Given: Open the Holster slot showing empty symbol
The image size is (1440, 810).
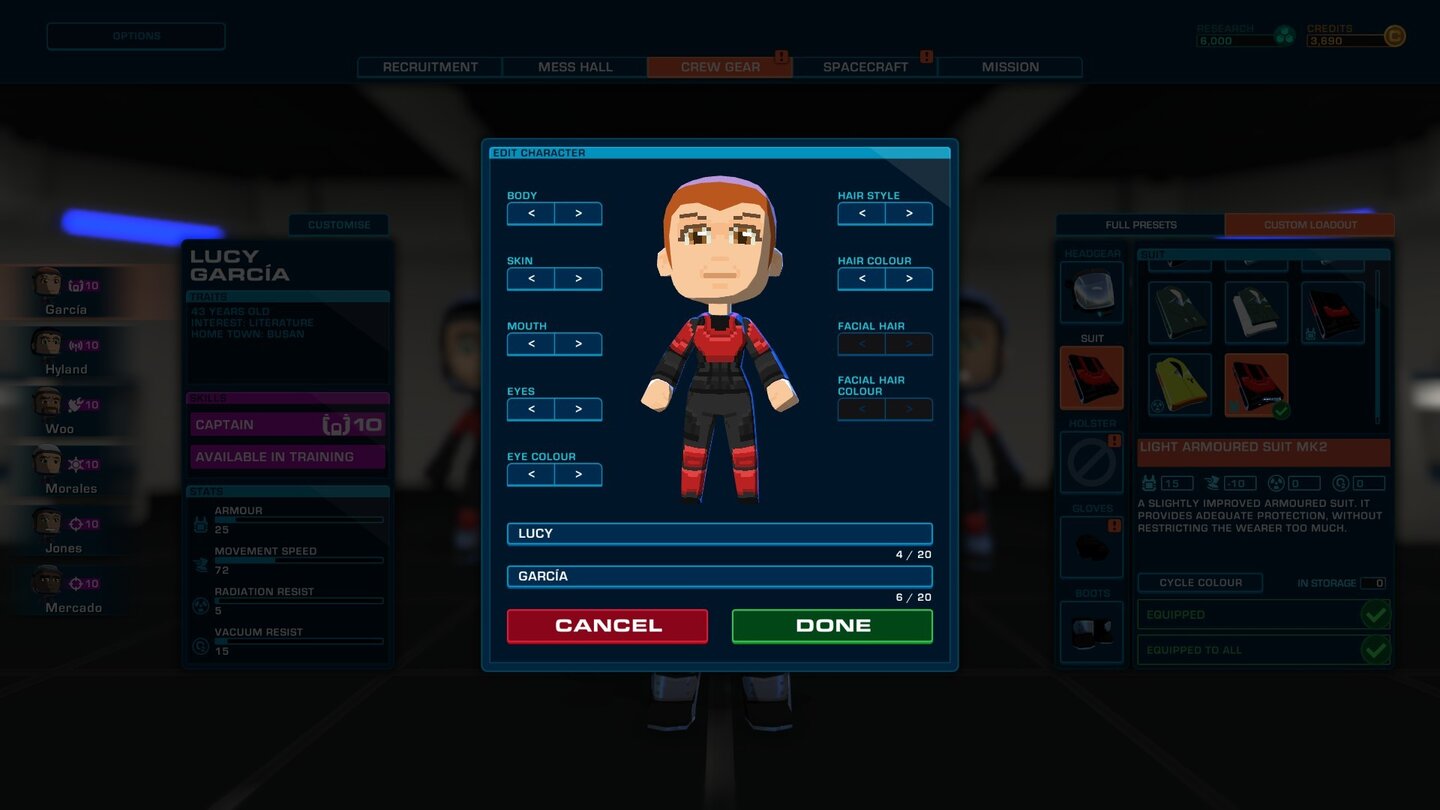Looking at the screenshot, I should tap(1090, 462).
